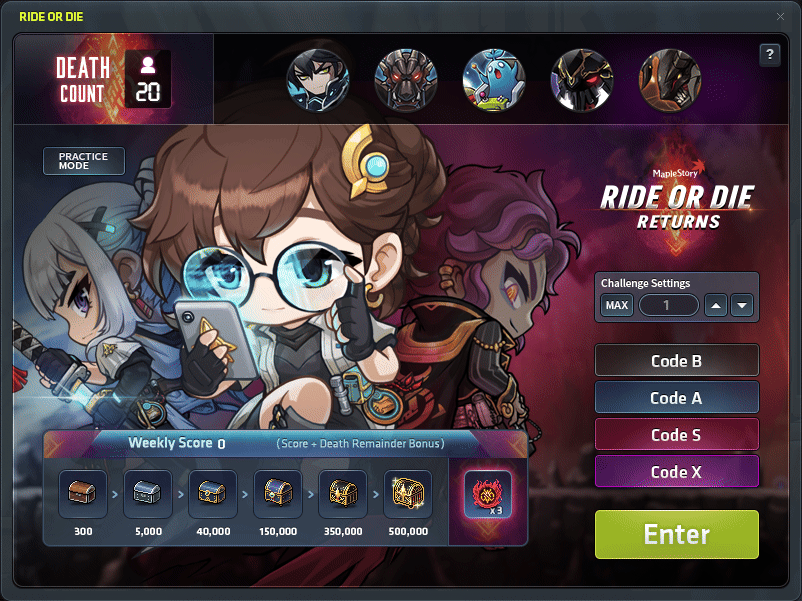This screenshot has height=601, width=802.
Task: Select the red-eyed armored beast boss portrait
Action: click(405, 79)
